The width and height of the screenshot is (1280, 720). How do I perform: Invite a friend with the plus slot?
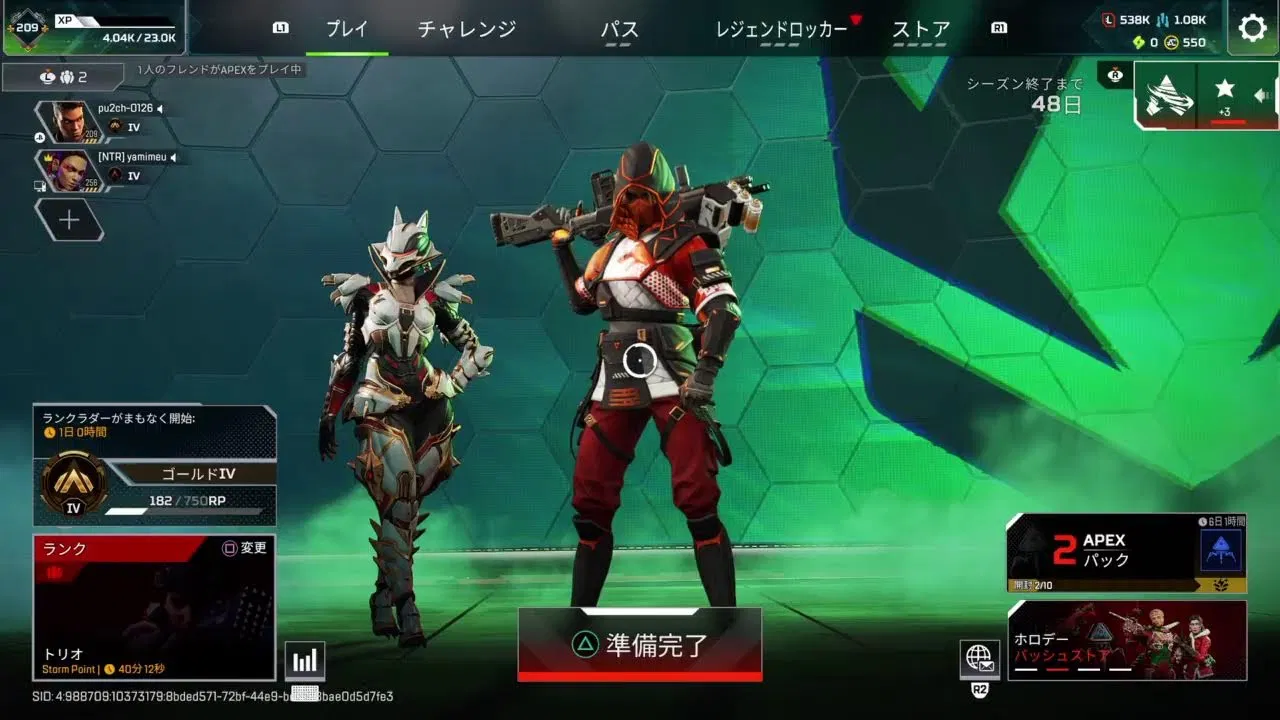[69, 220]
